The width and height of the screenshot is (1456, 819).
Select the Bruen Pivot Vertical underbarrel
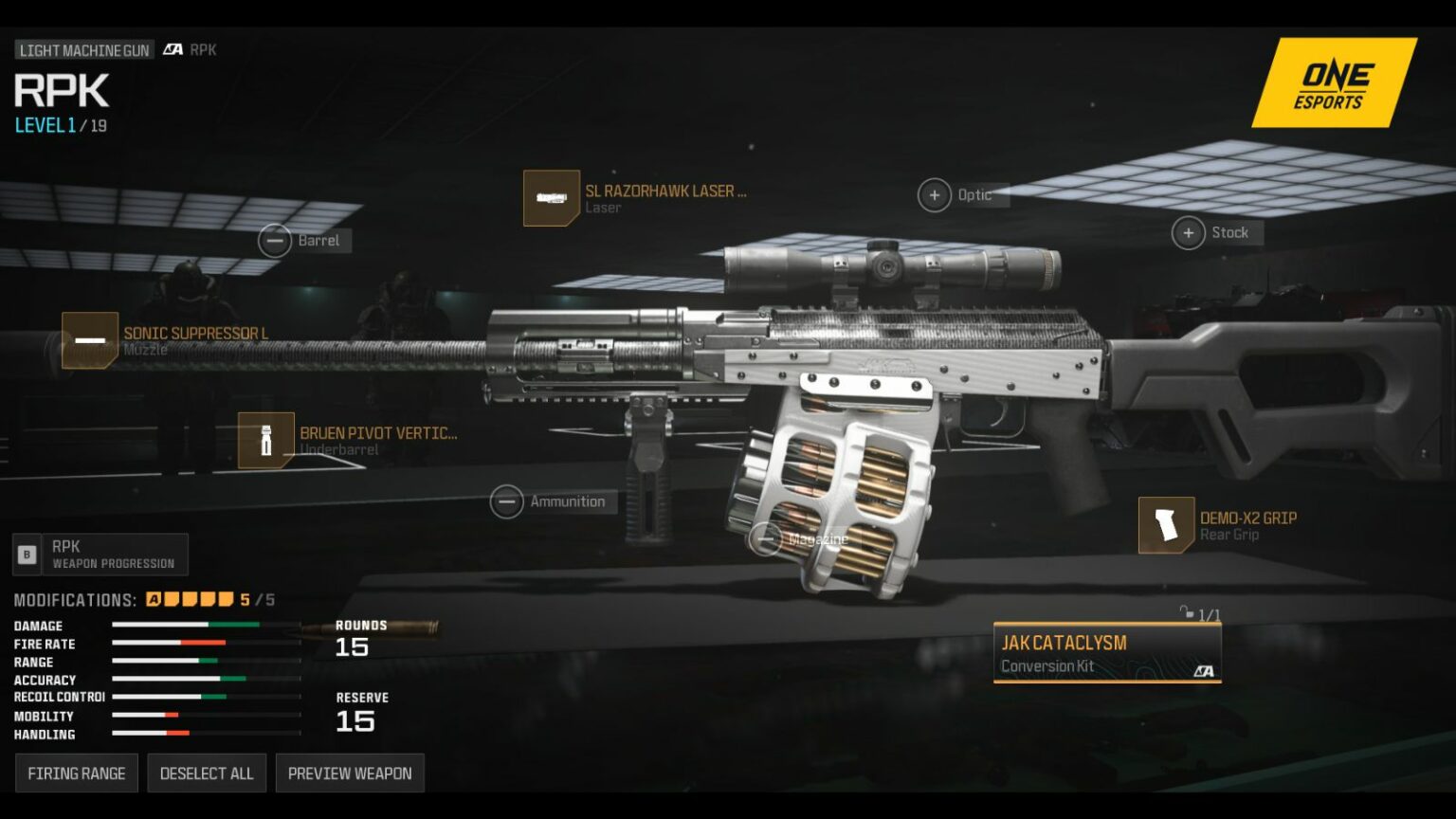(266, 441)
